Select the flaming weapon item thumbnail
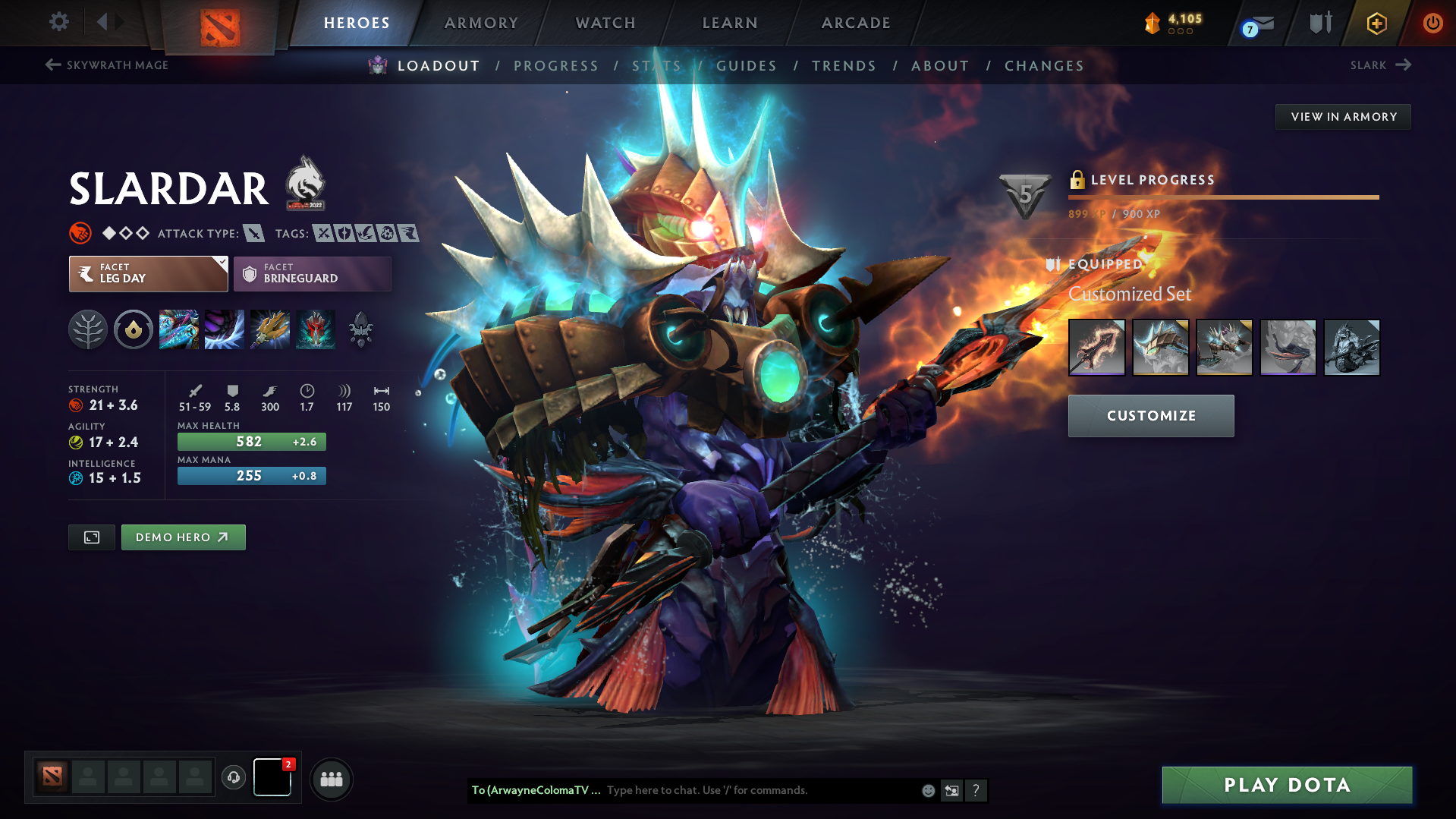Viewport: 1456px width, 819px height. point(1096,347)
